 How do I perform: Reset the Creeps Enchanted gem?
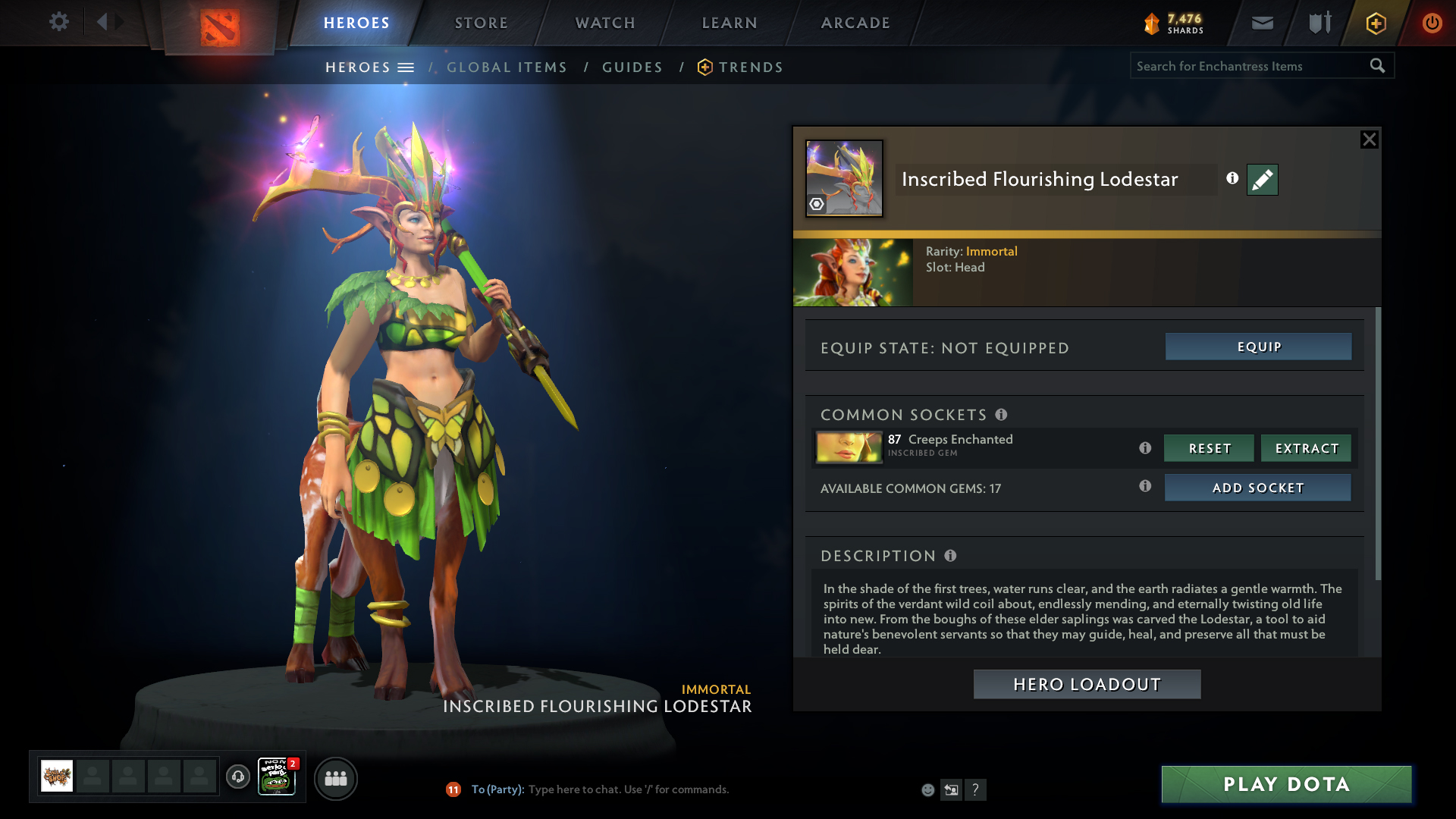click(x=1209, y=448)
